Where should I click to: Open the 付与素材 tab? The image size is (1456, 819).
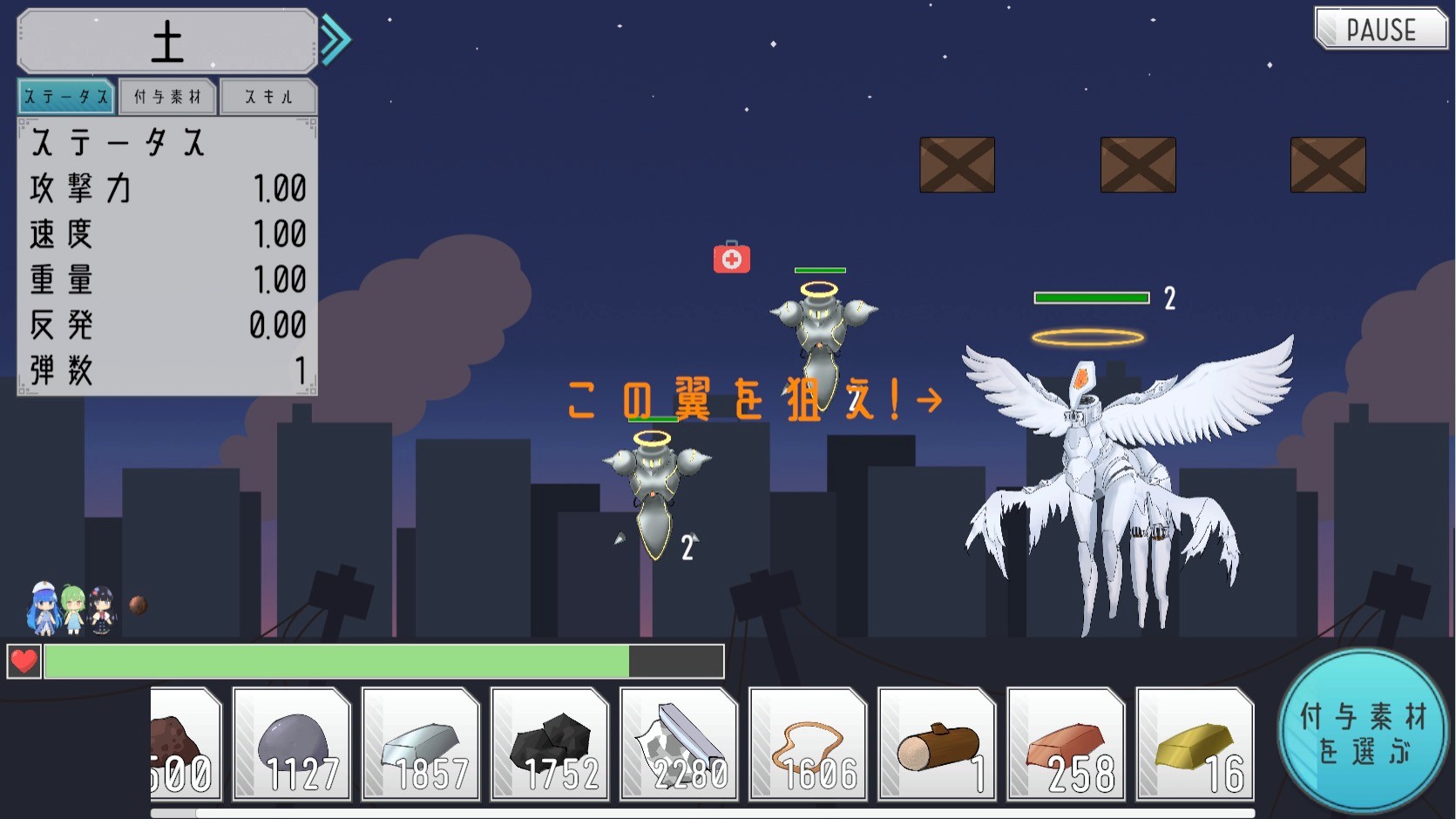[167, 97]
